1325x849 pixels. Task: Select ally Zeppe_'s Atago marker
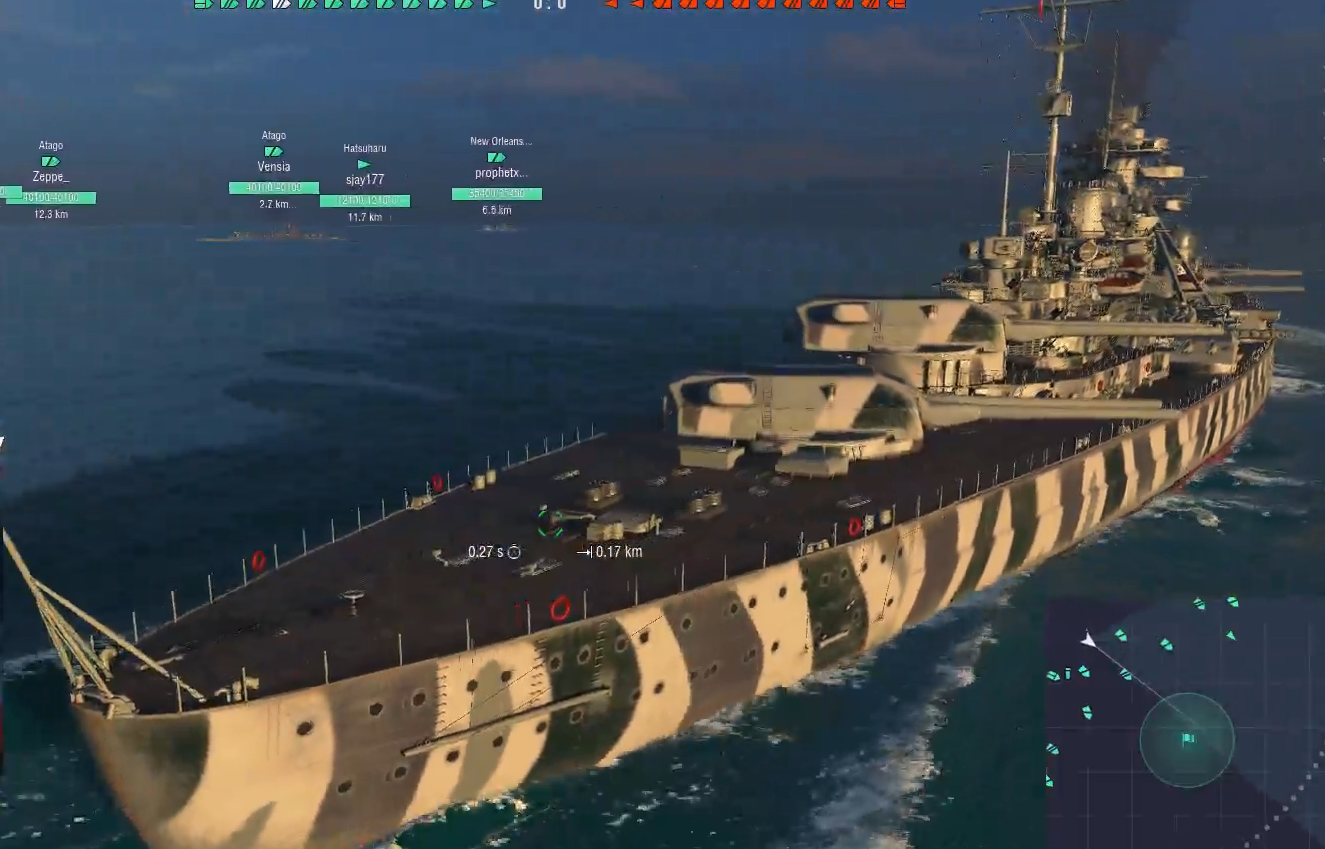[x=50, y=162]
